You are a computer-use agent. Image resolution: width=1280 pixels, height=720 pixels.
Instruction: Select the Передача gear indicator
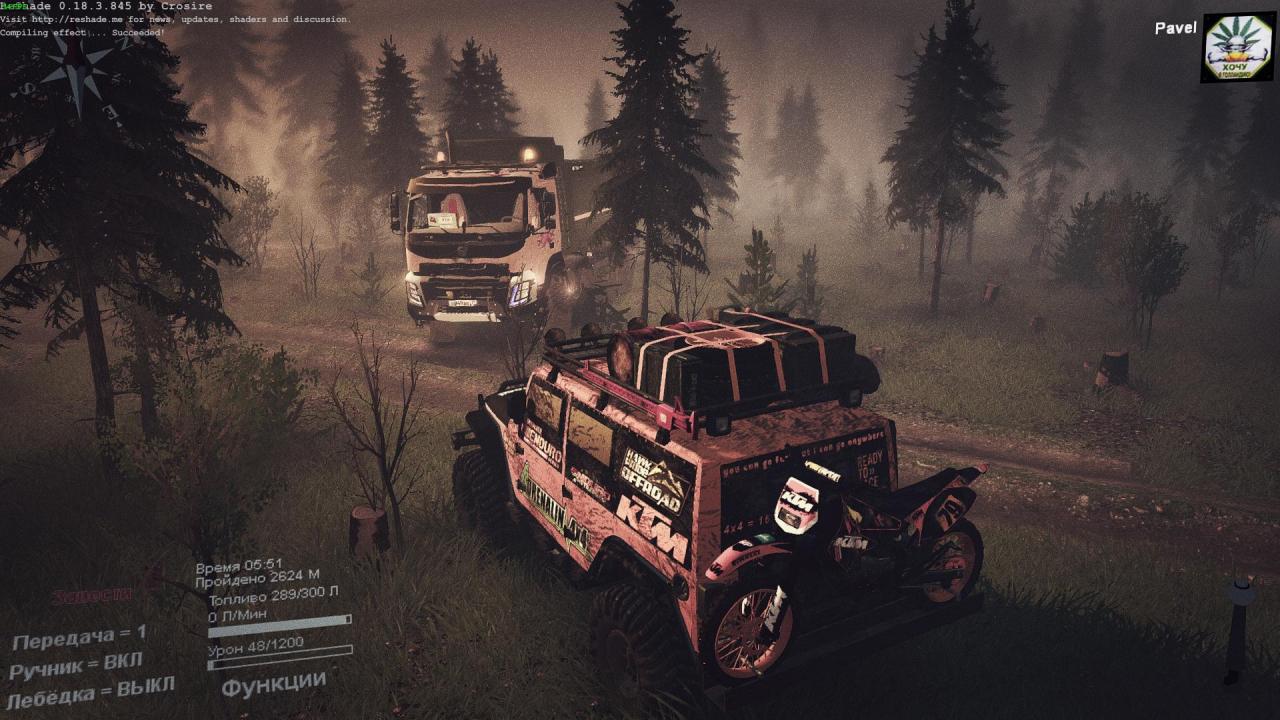point(79,636)
